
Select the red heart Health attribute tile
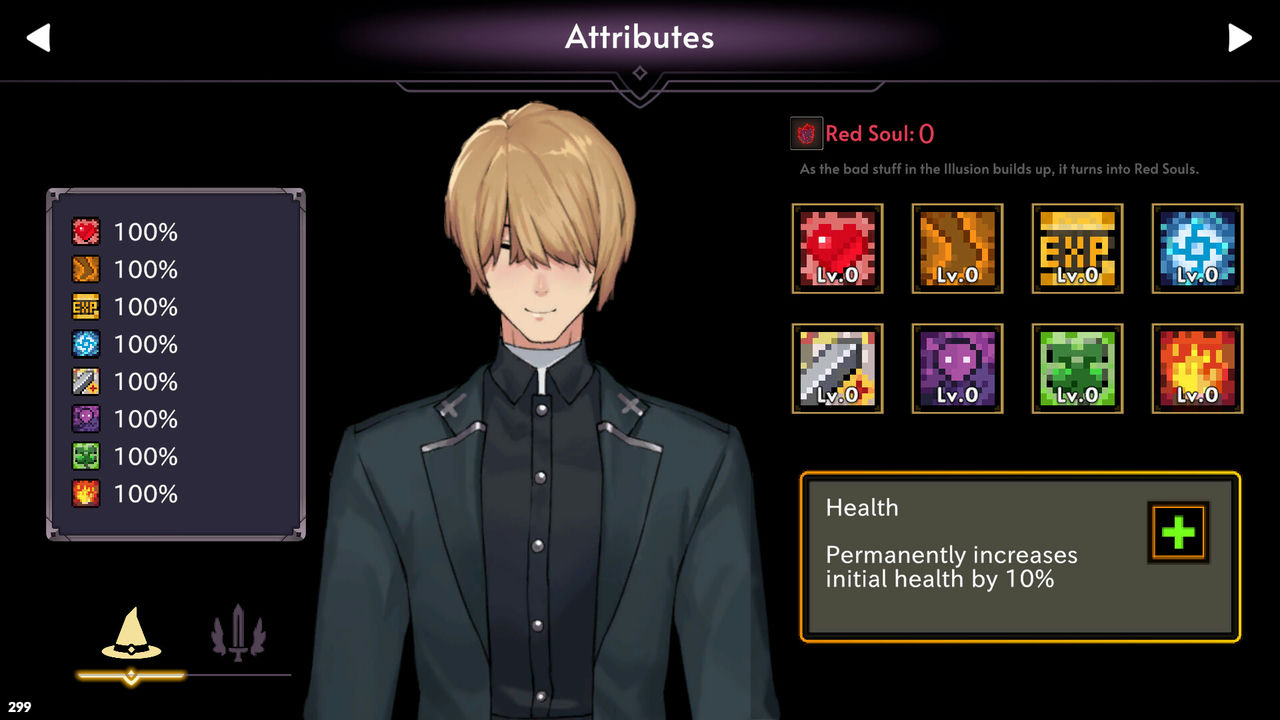(837, 248)
